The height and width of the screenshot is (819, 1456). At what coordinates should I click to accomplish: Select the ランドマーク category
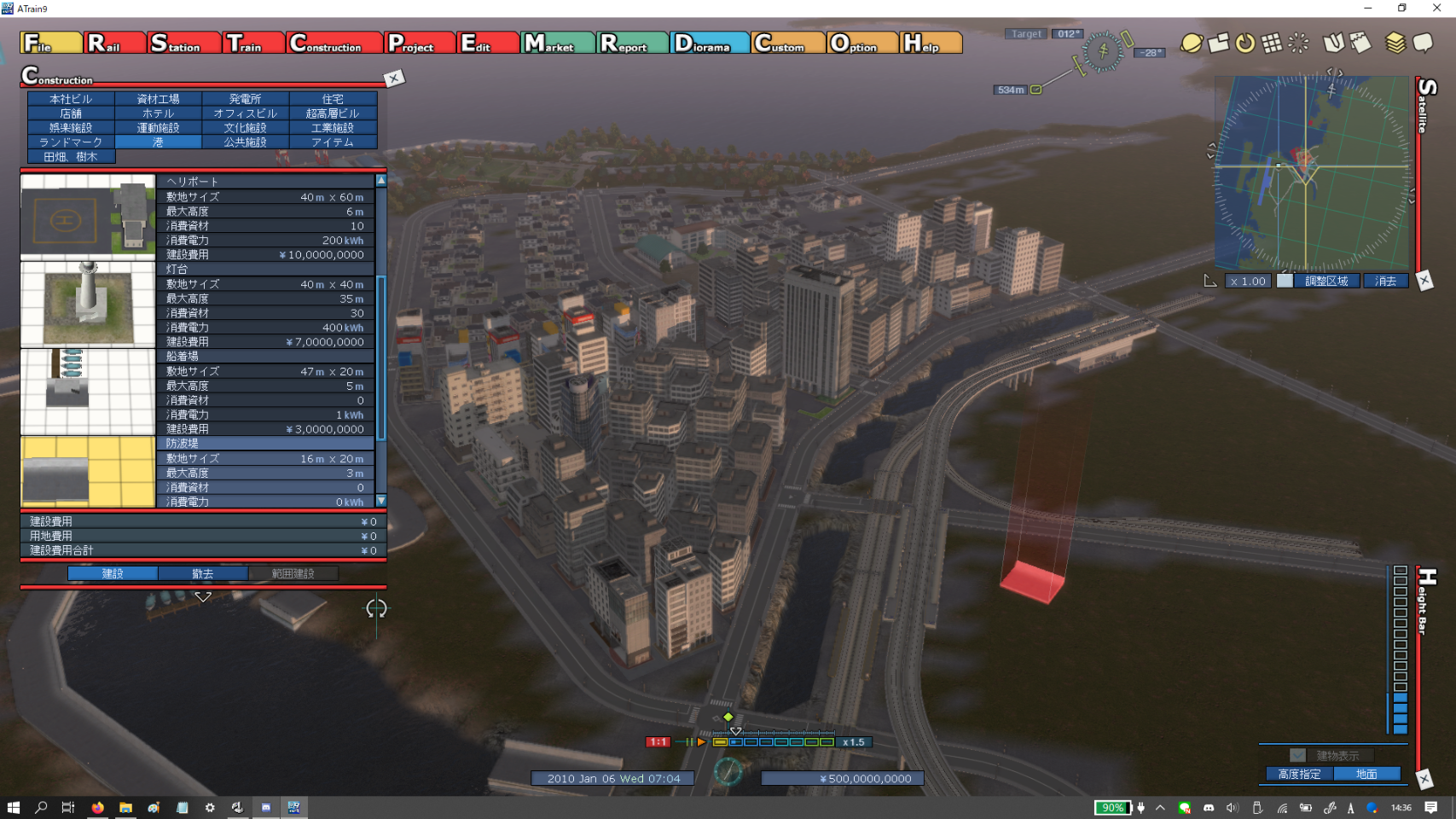click(71, 142)
